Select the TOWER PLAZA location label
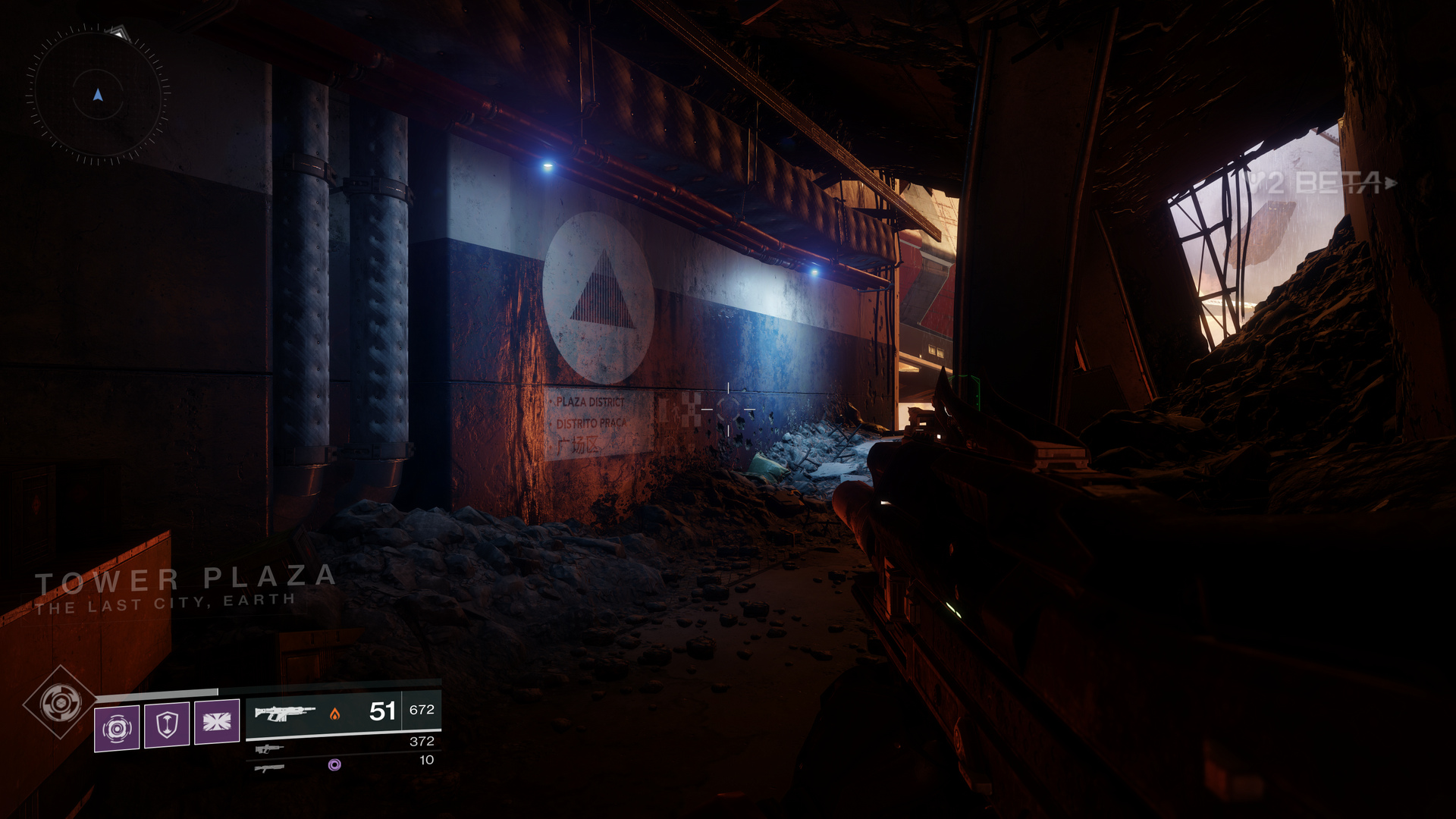Screen dimensions: 1456x819 tap(186, 578)
